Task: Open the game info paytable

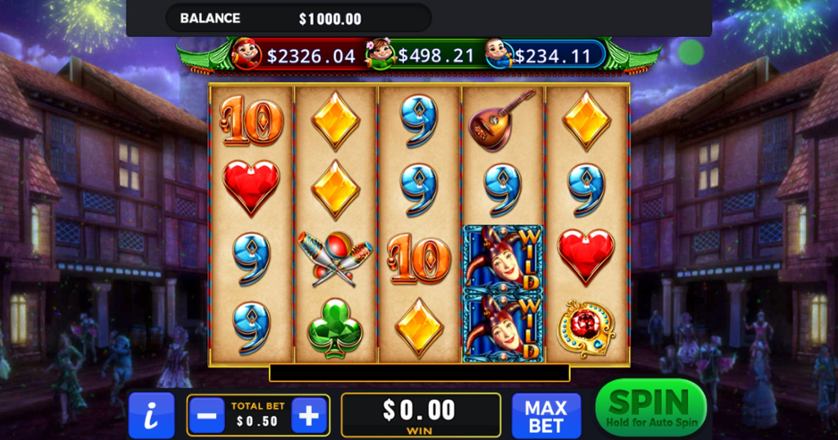Action: 150,415
